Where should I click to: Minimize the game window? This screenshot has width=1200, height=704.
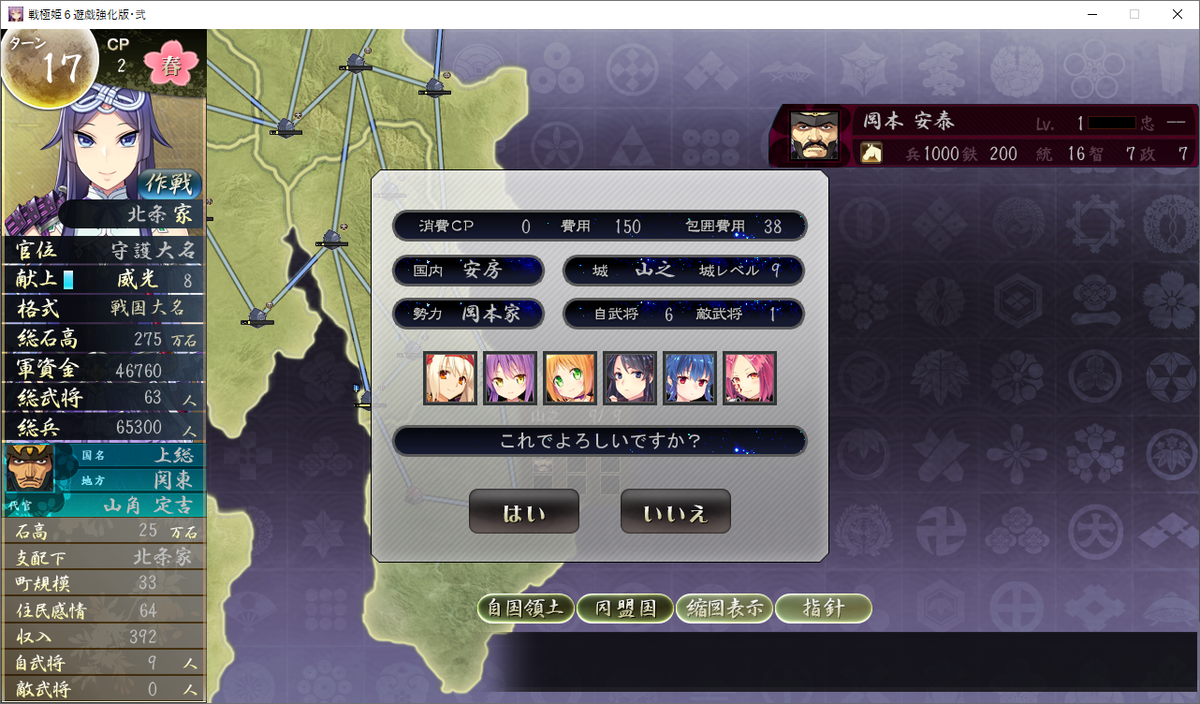(x=1088, y=14)
